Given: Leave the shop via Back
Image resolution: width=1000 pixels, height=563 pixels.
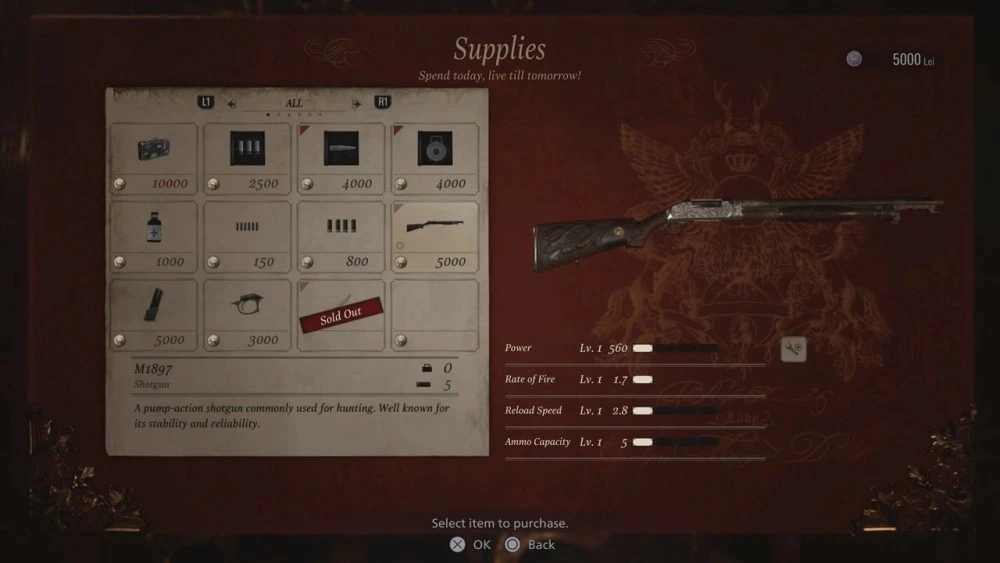Looking at the screenshot, I should click(530, 545).
